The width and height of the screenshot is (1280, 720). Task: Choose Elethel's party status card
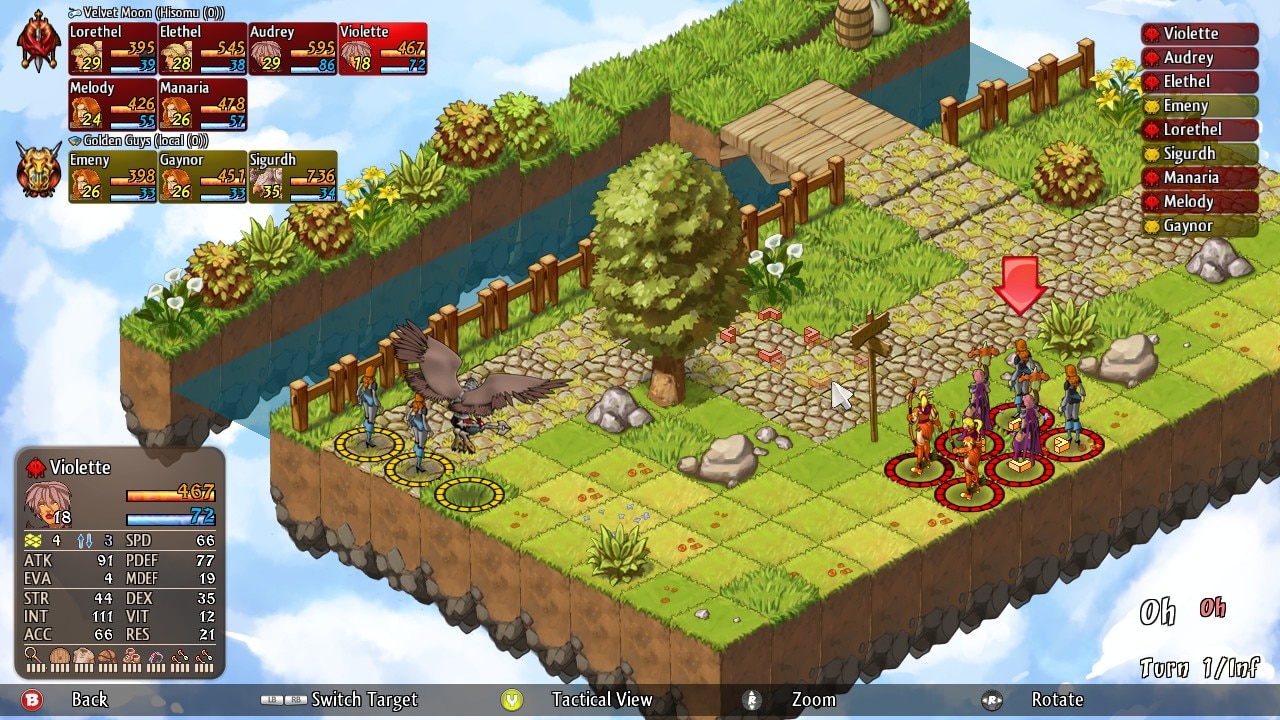(x=203, y=49)
